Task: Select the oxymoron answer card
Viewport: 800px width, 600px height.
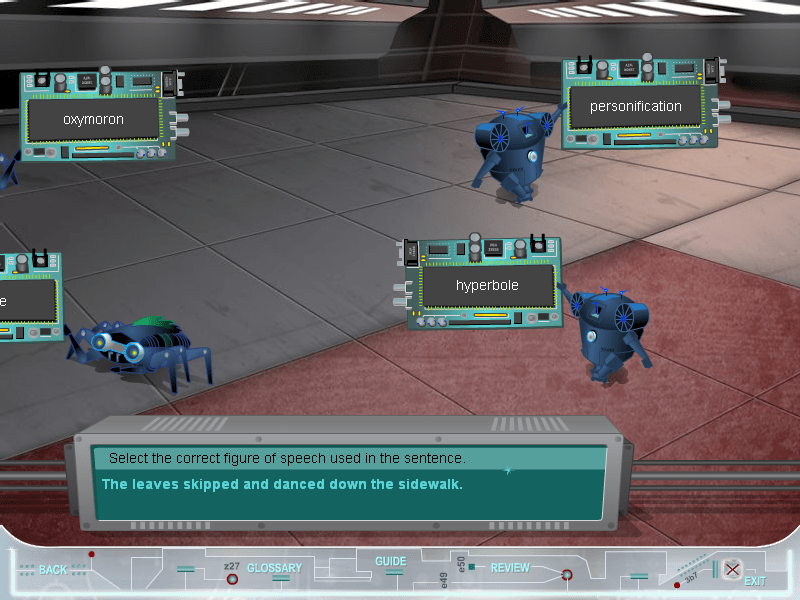Action: pos(93,119)
